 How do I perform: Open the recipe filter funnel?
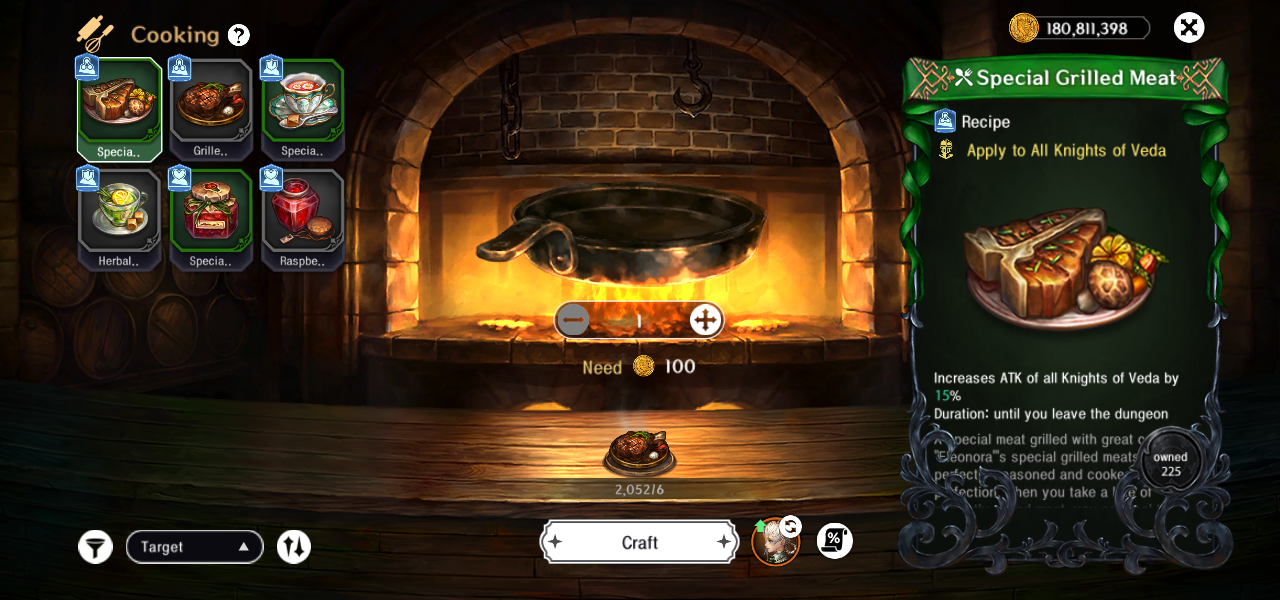pos(95,547)
